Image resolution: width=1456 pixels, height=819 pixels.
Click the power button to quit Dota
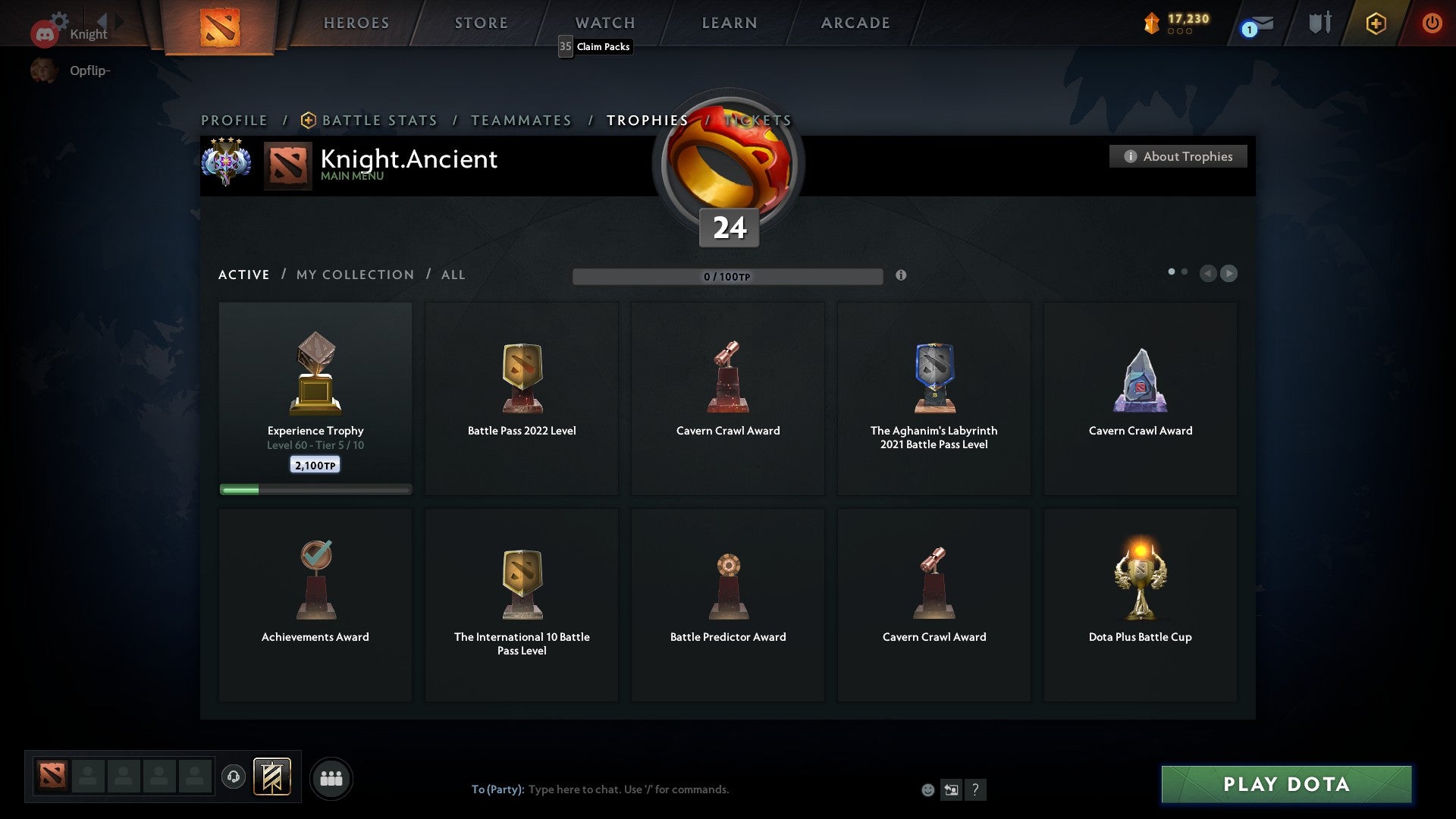tap(1432, 23)
